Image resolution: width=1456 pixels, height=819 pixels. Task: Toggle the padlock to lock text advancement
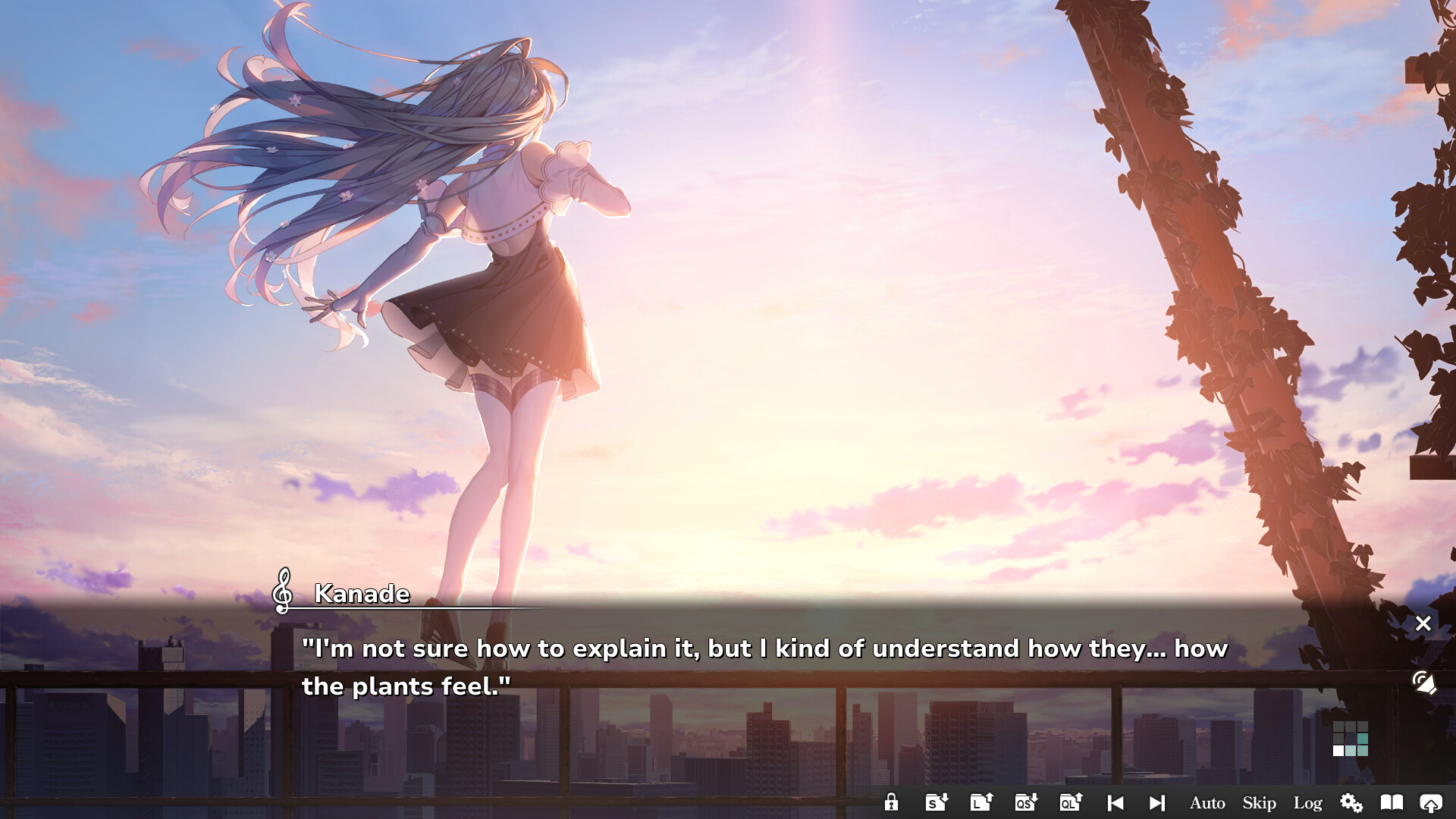[x=891, y=802]
